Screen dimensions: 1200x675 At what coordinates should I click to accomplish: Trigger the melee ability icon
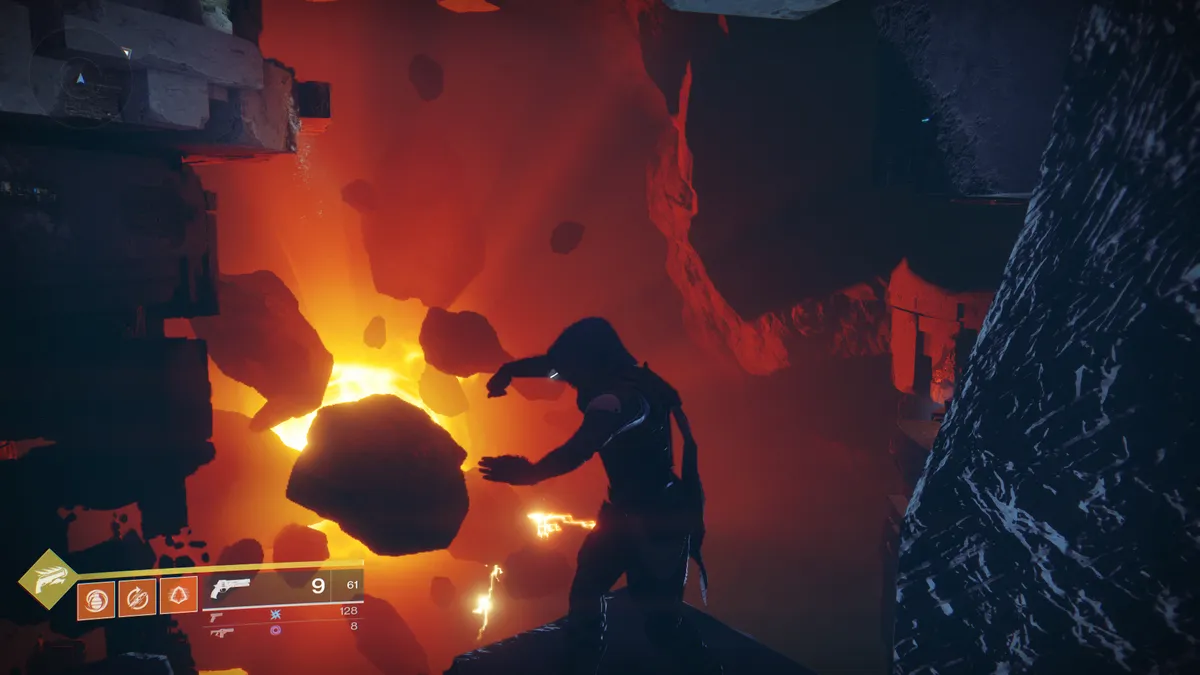(x=138, y=598)
